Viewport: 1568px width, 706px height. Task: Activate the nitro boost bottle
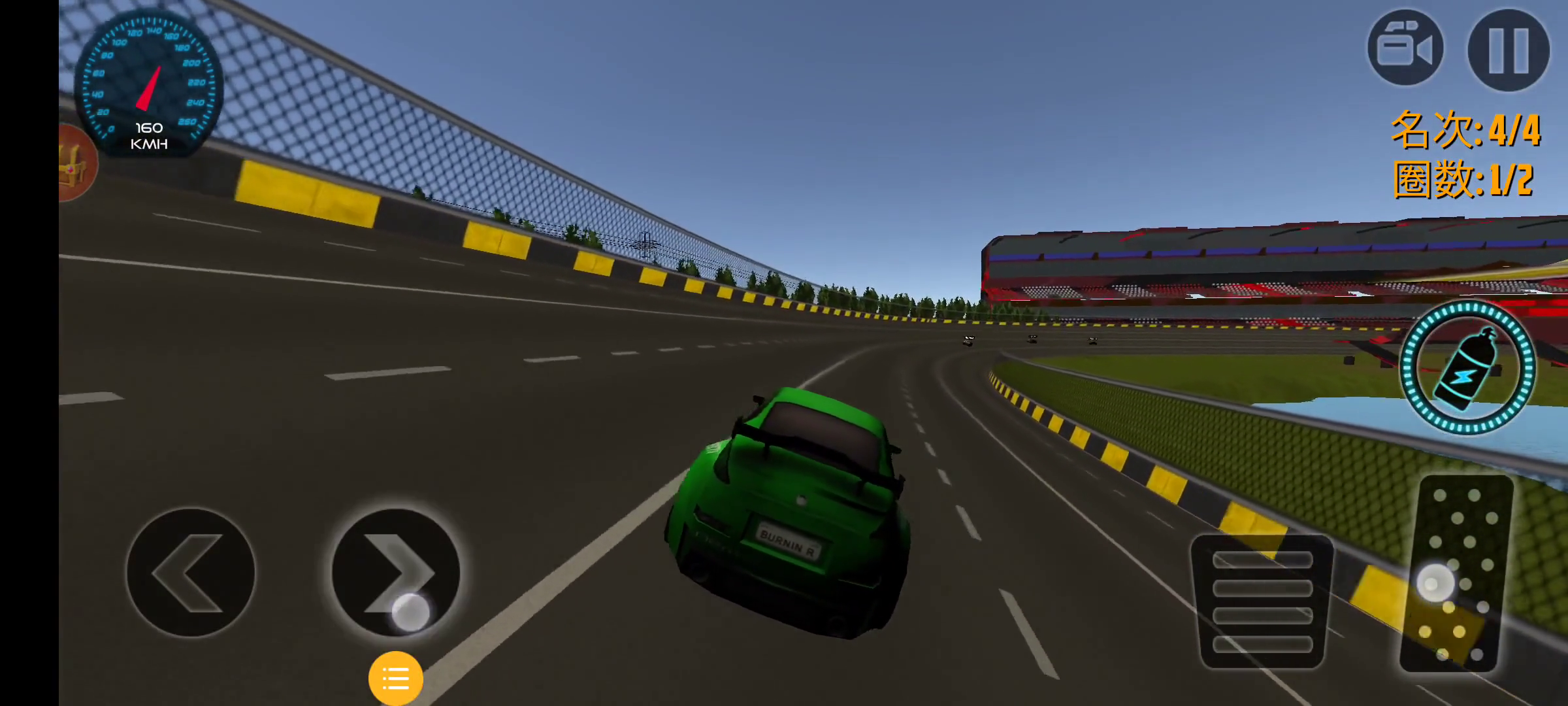pyautogui.click(x=1467, y=368)
